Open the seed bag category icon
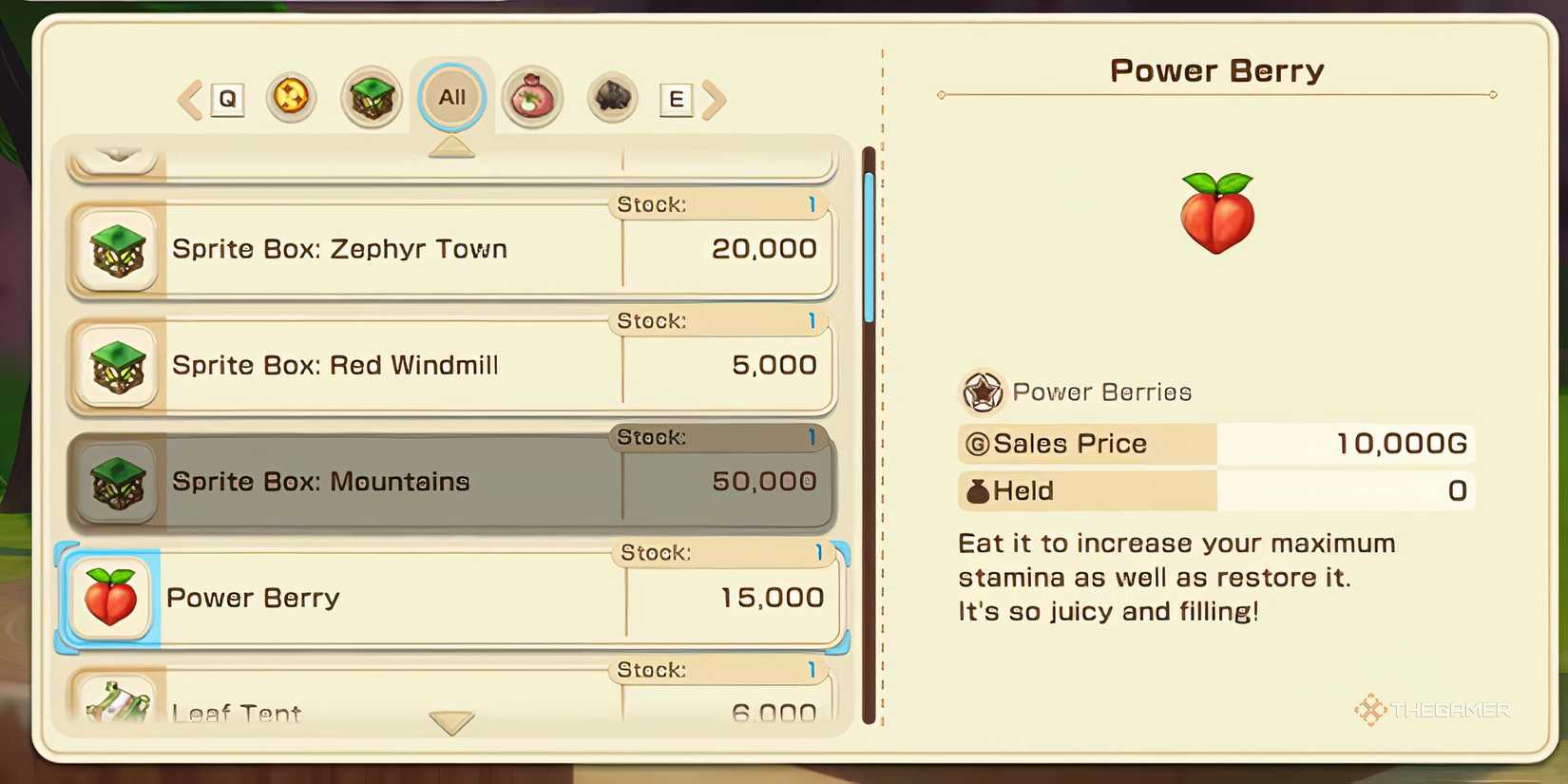The height and width of the screenshot is (784, 1568). click(x=532, y=96)
